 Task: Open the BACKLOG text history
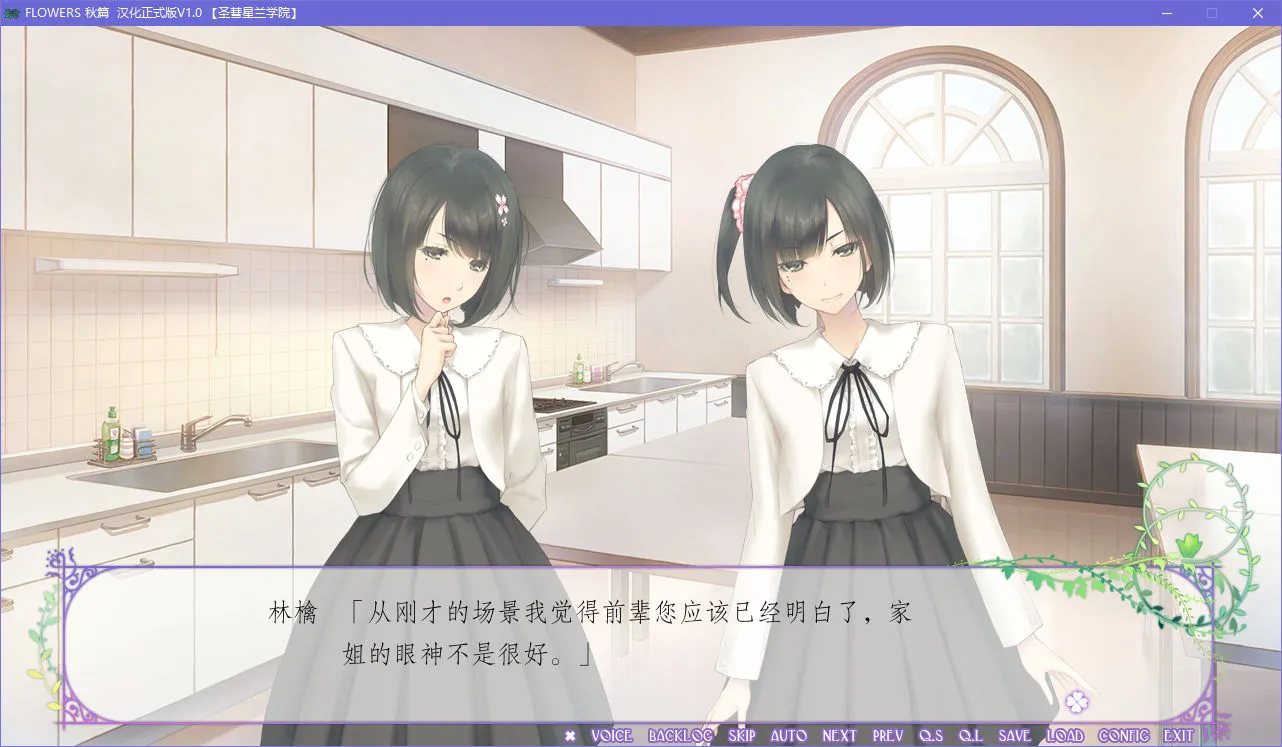tap(681, 736)
